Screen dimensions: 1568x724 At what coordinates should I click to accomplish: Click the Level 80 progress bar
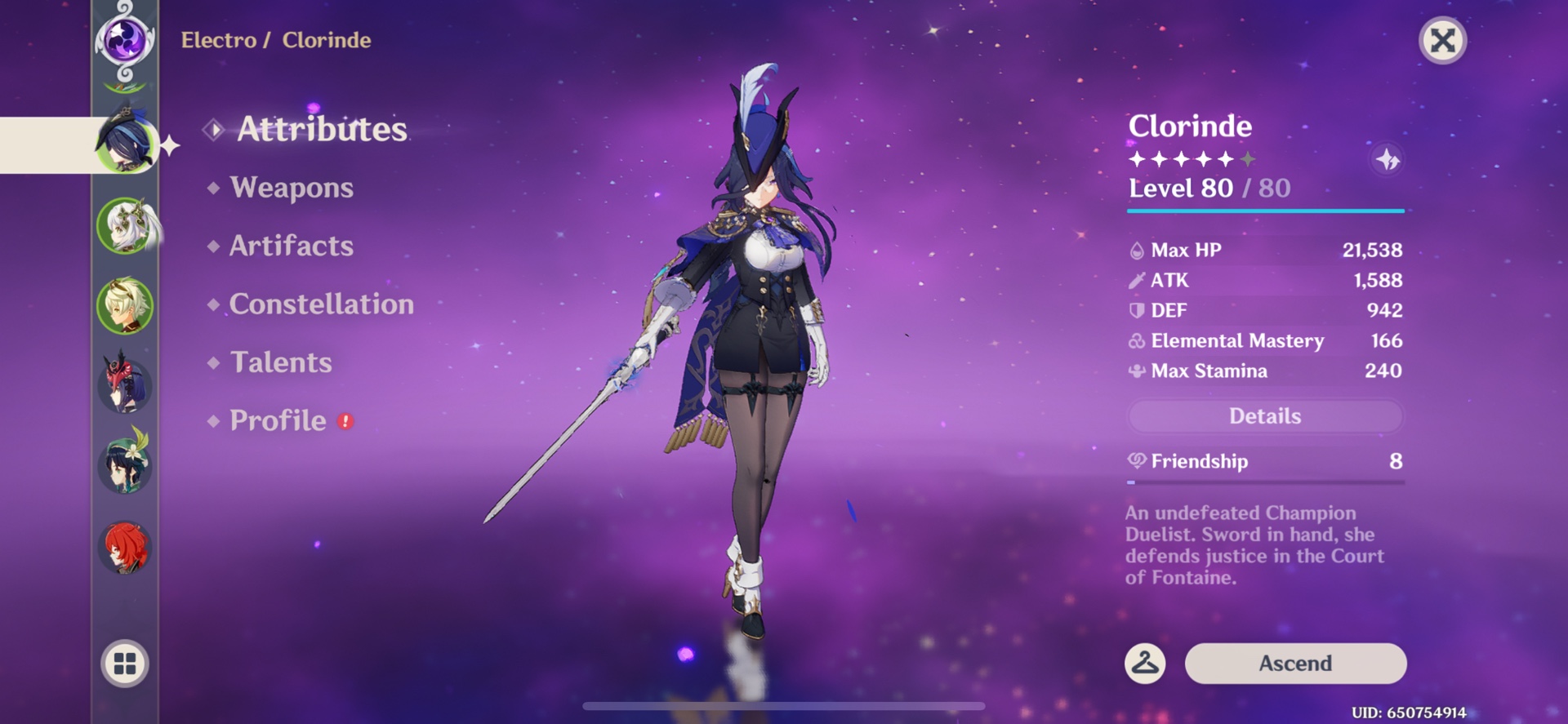coord(1264,210)
